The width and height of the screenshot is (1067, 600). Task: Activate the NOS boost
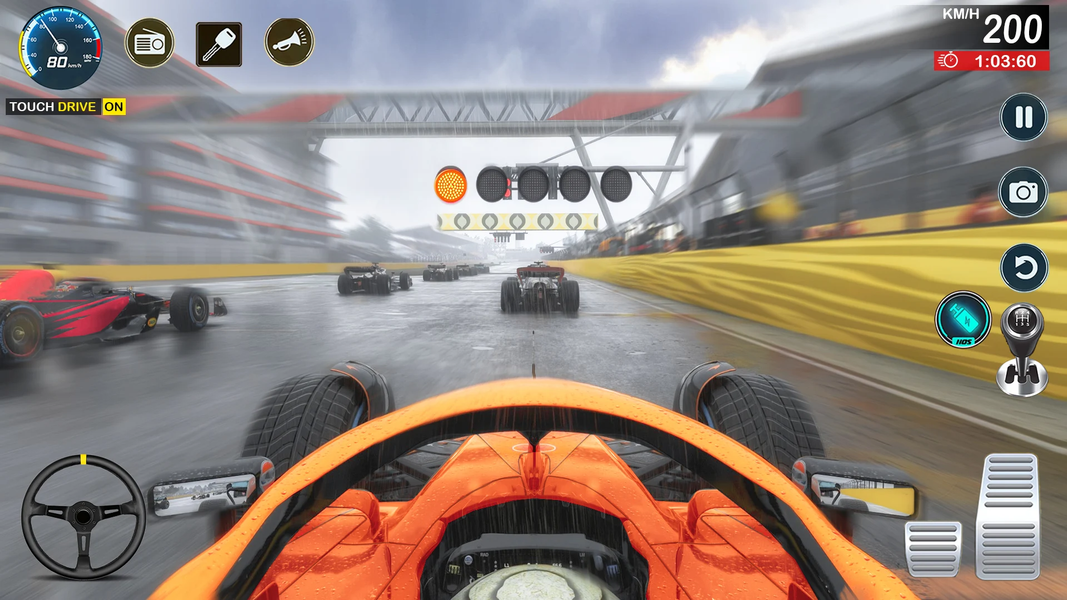click(x=962, y=320)
